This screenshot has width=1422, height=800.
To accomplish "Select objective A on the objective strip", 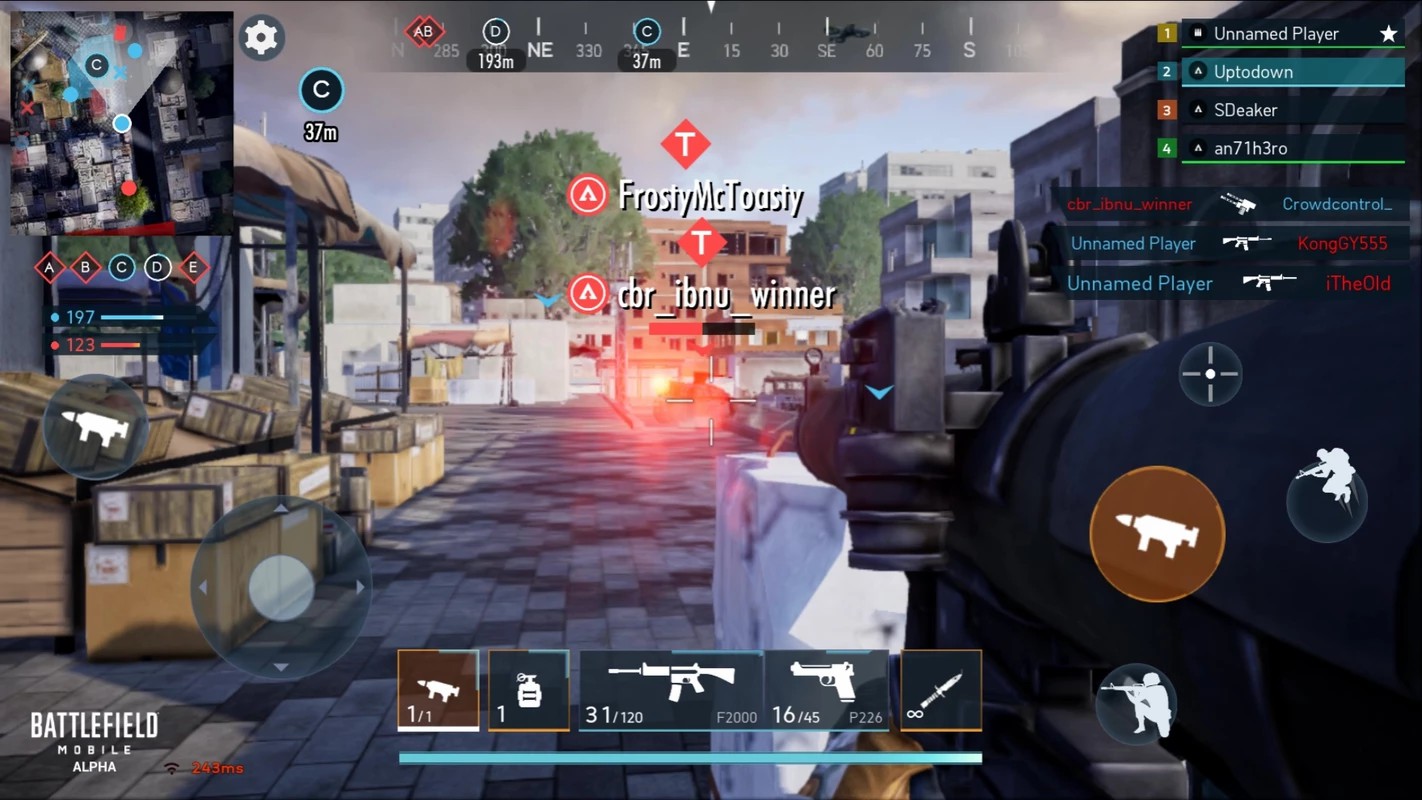I will click(x=48, y=268).
